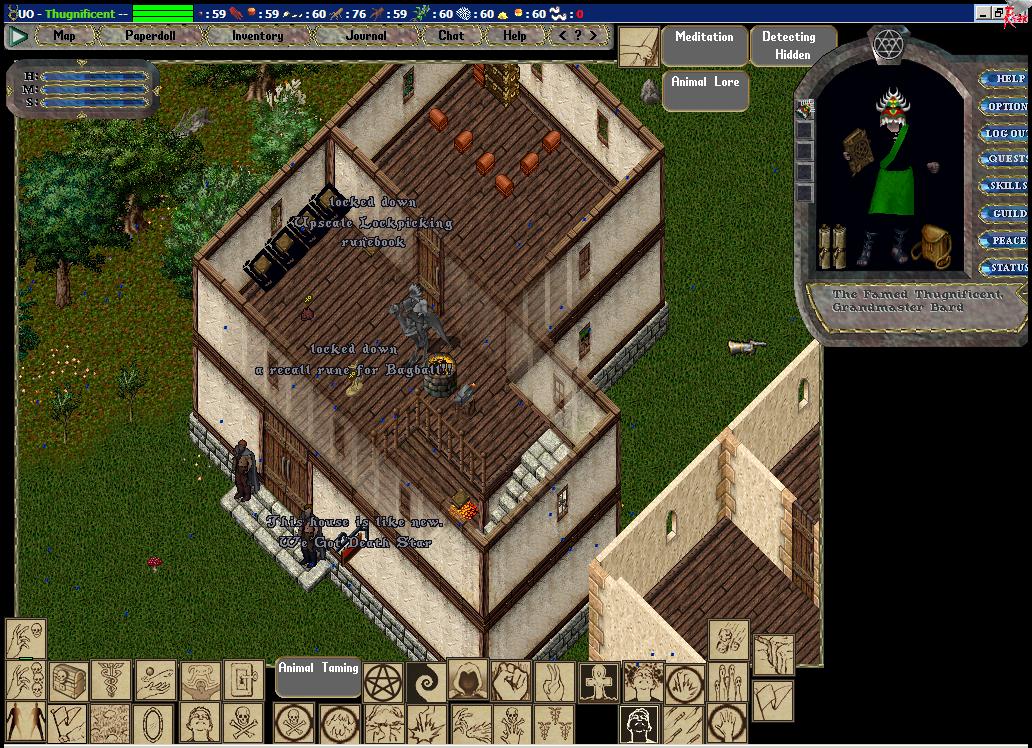Click the GUILD button on the paperdoll
The width and height of the screenshot is (1032, 748).
coord(1005,213)
